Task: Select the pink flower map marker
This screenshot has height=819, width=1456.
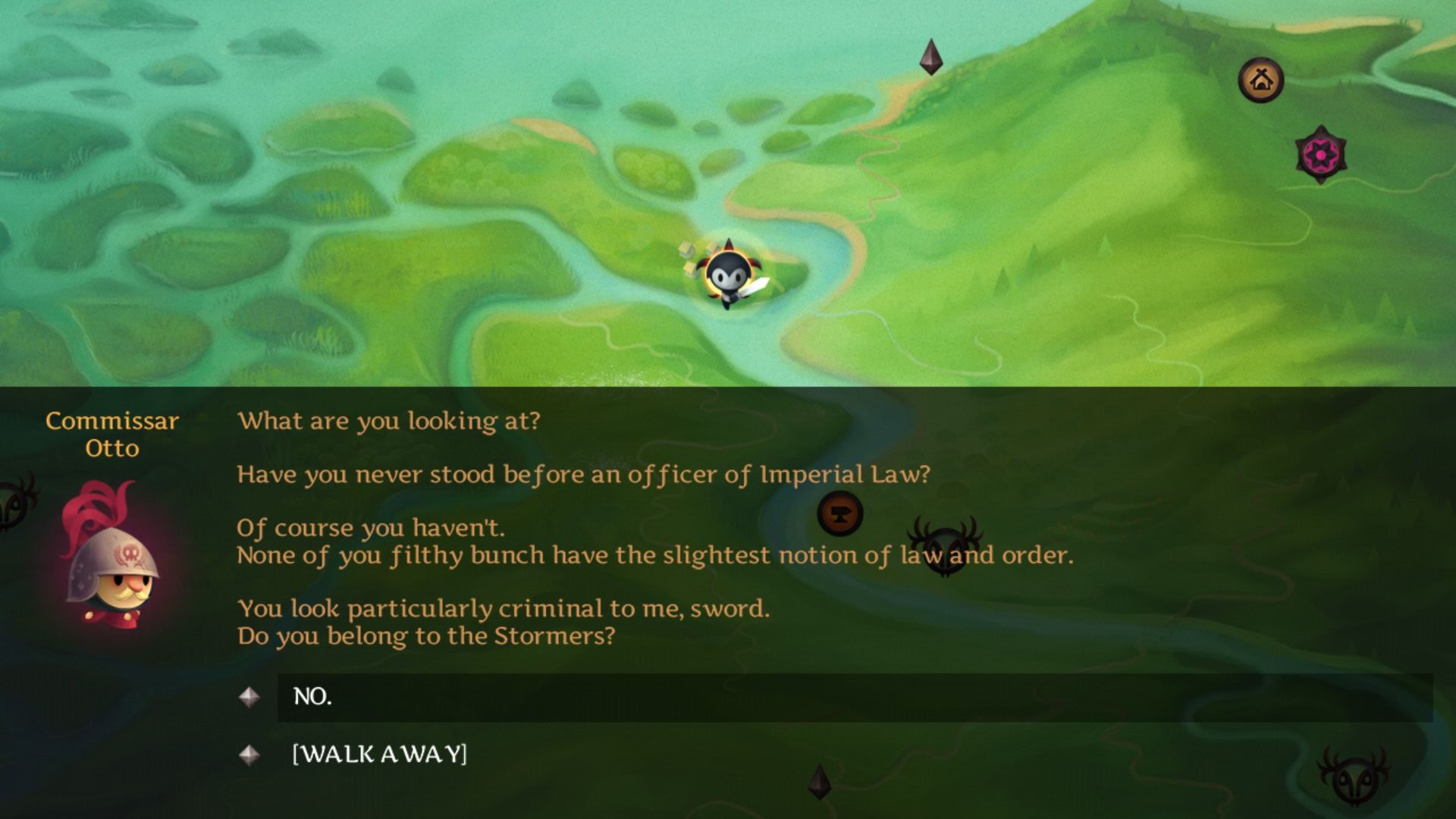Action: pos(1320,155)
